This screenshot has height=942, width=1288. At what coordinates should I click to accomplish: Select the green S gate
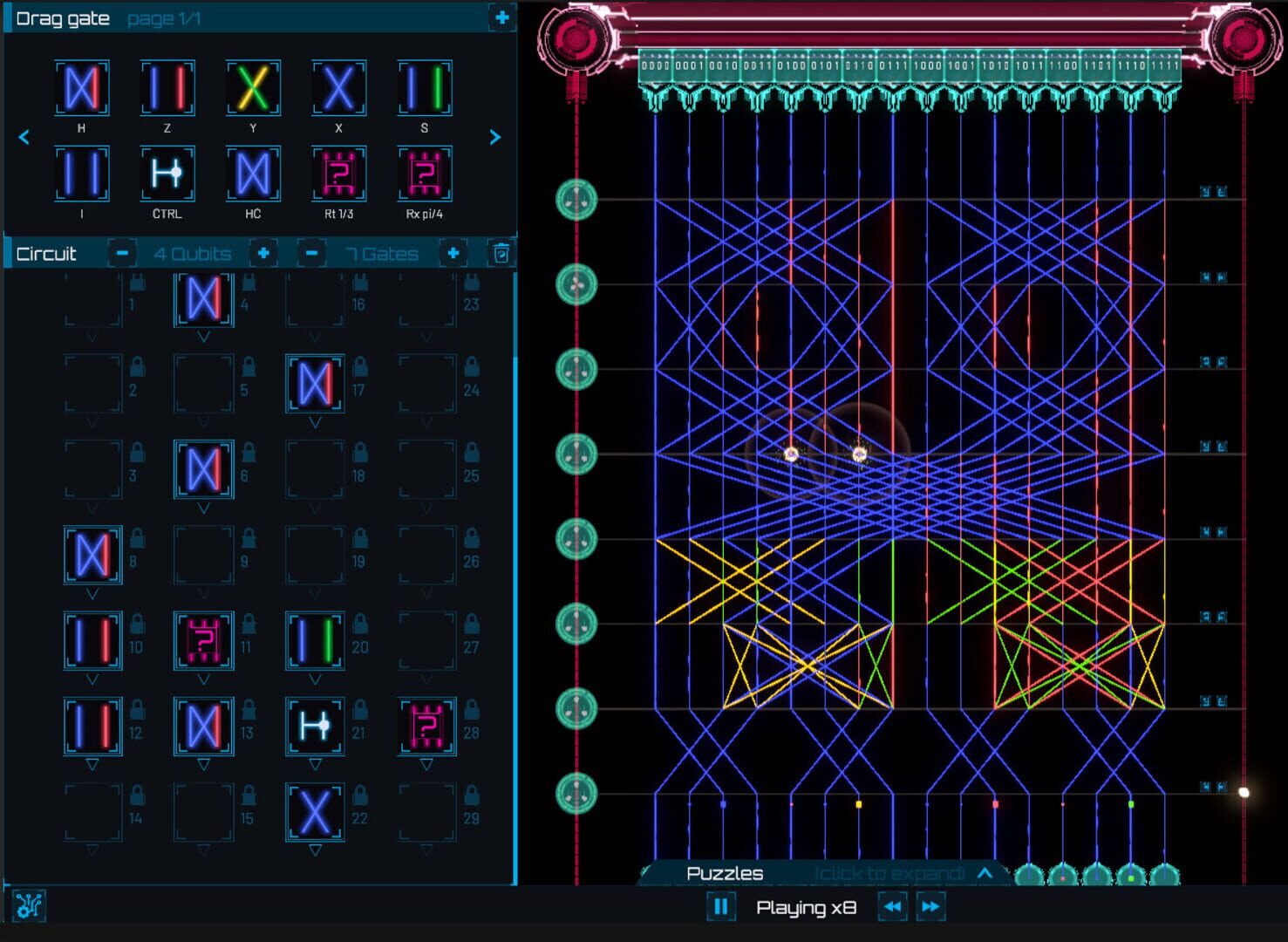(x=424, y=87)
